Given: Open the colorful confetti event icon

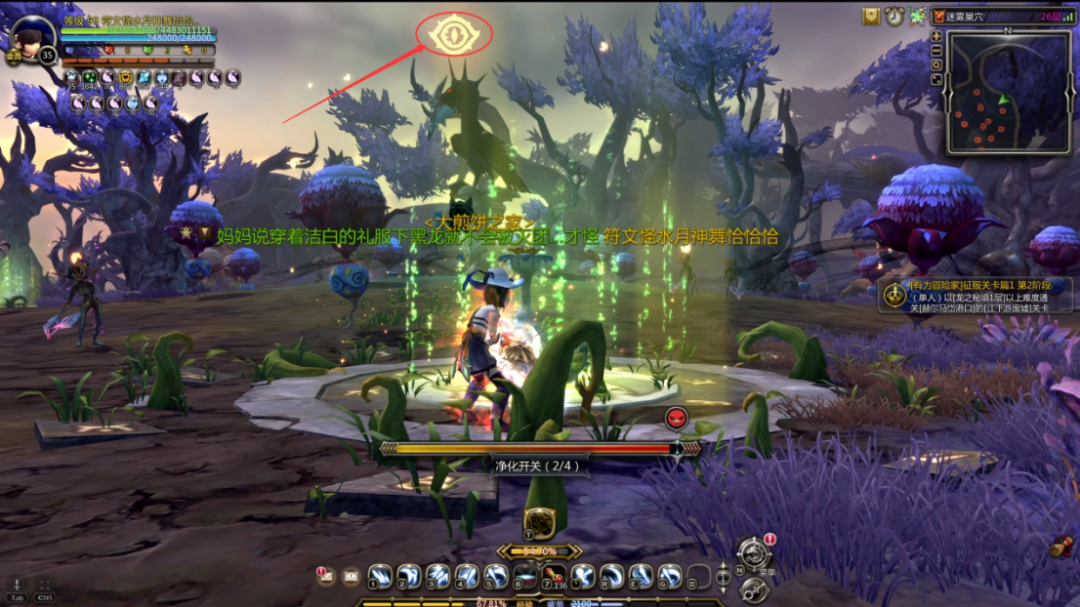Looking at the screenshot, I should 915,16.
